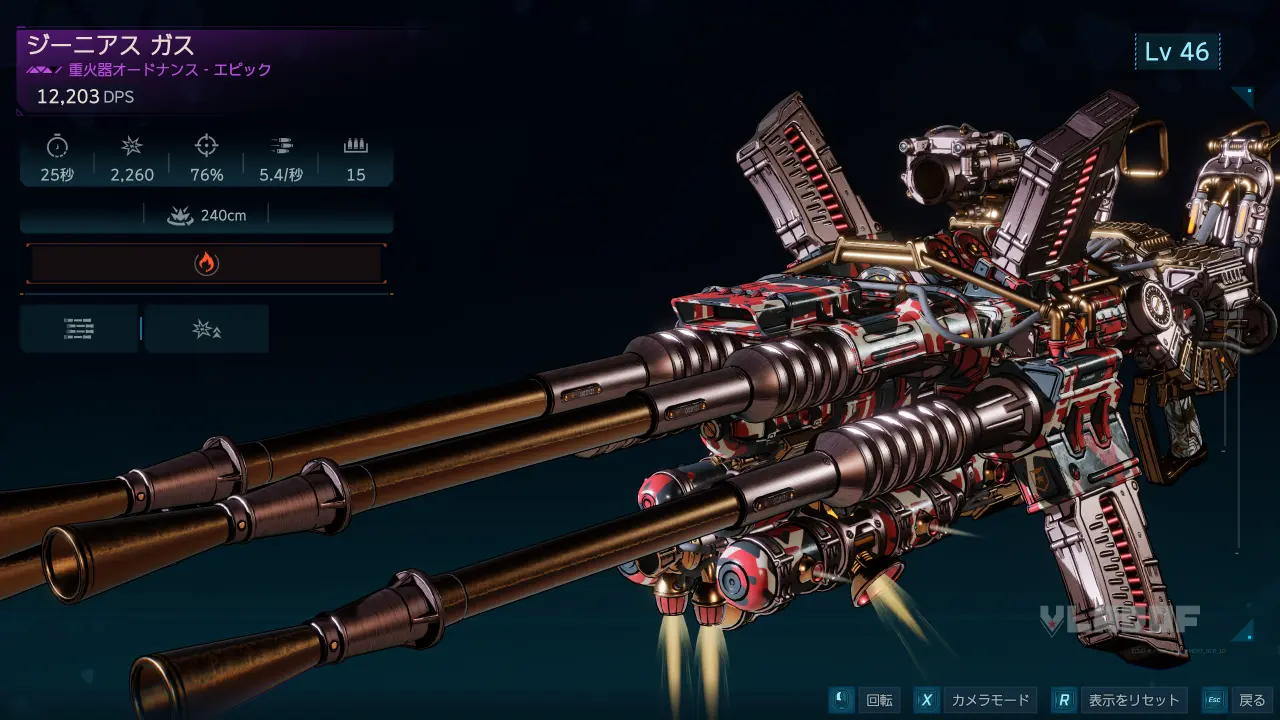
Task: Choose 表示をリセット to reset the view
Action: tap(1121, 700)
